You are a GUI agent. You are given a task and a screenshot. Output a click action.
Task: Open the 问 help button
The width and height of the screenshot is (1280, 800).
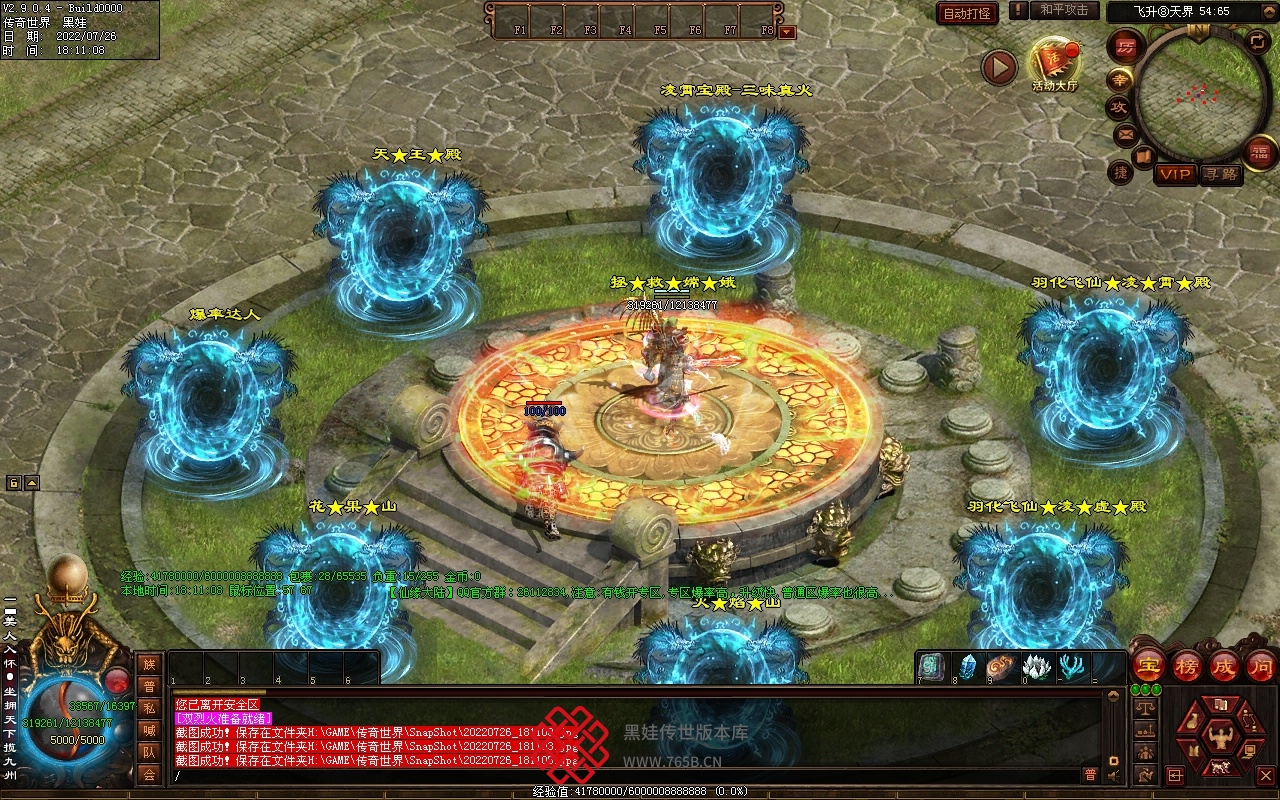click(1261, 666)
